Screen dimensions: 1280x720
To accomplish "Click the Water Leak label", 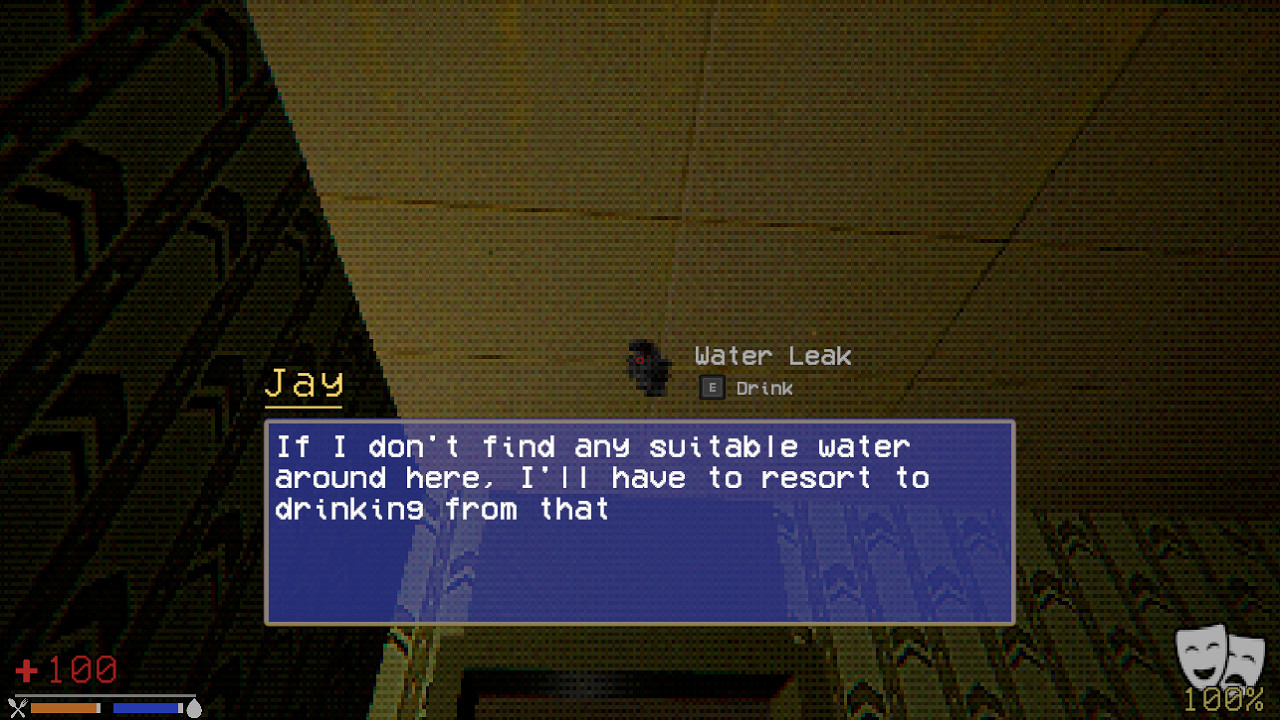I will pyautogui.click(x=773, y=356).
